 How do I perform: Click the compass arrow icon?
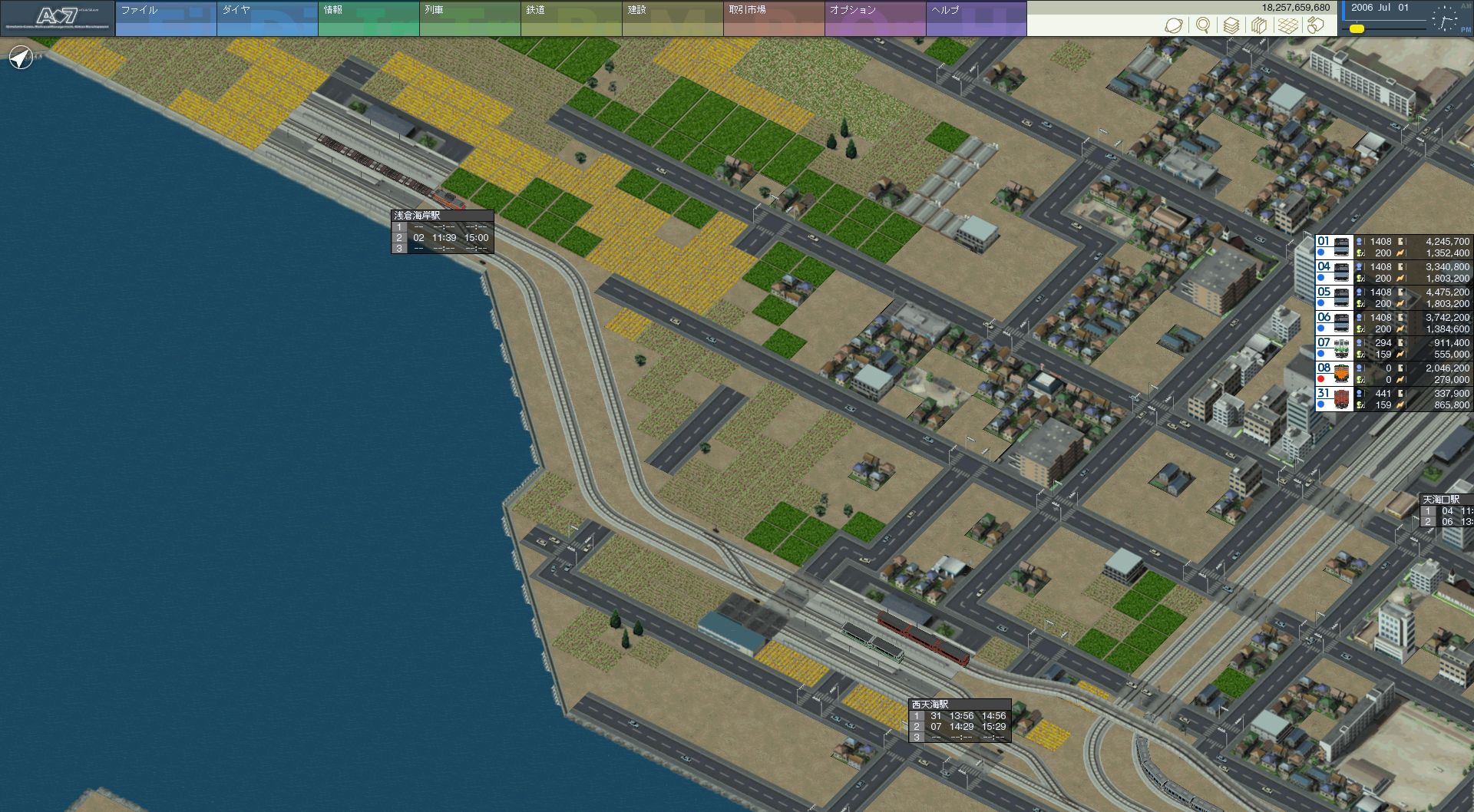pos(21,58)
